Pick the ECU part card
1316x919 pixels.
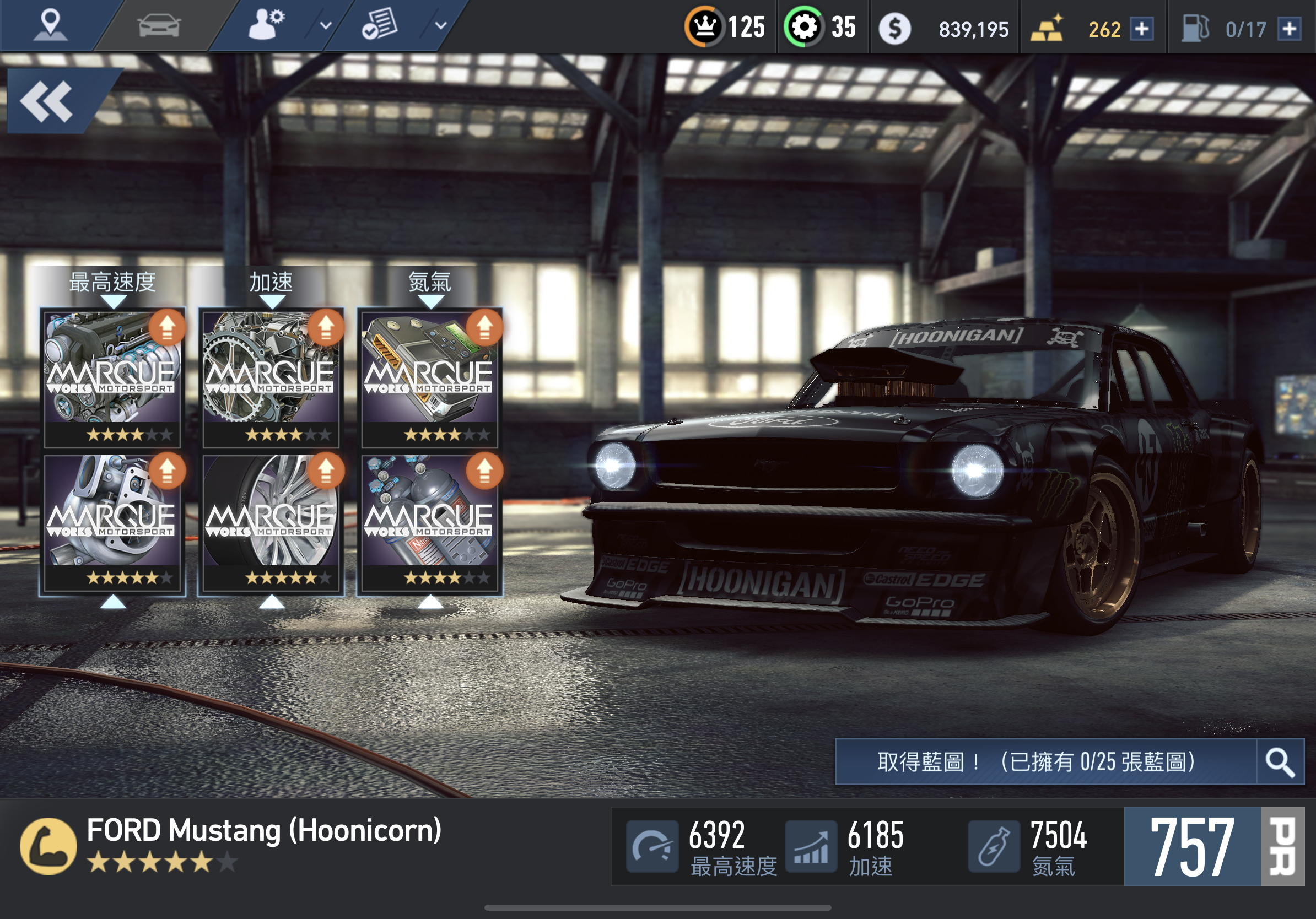point(430,378)
